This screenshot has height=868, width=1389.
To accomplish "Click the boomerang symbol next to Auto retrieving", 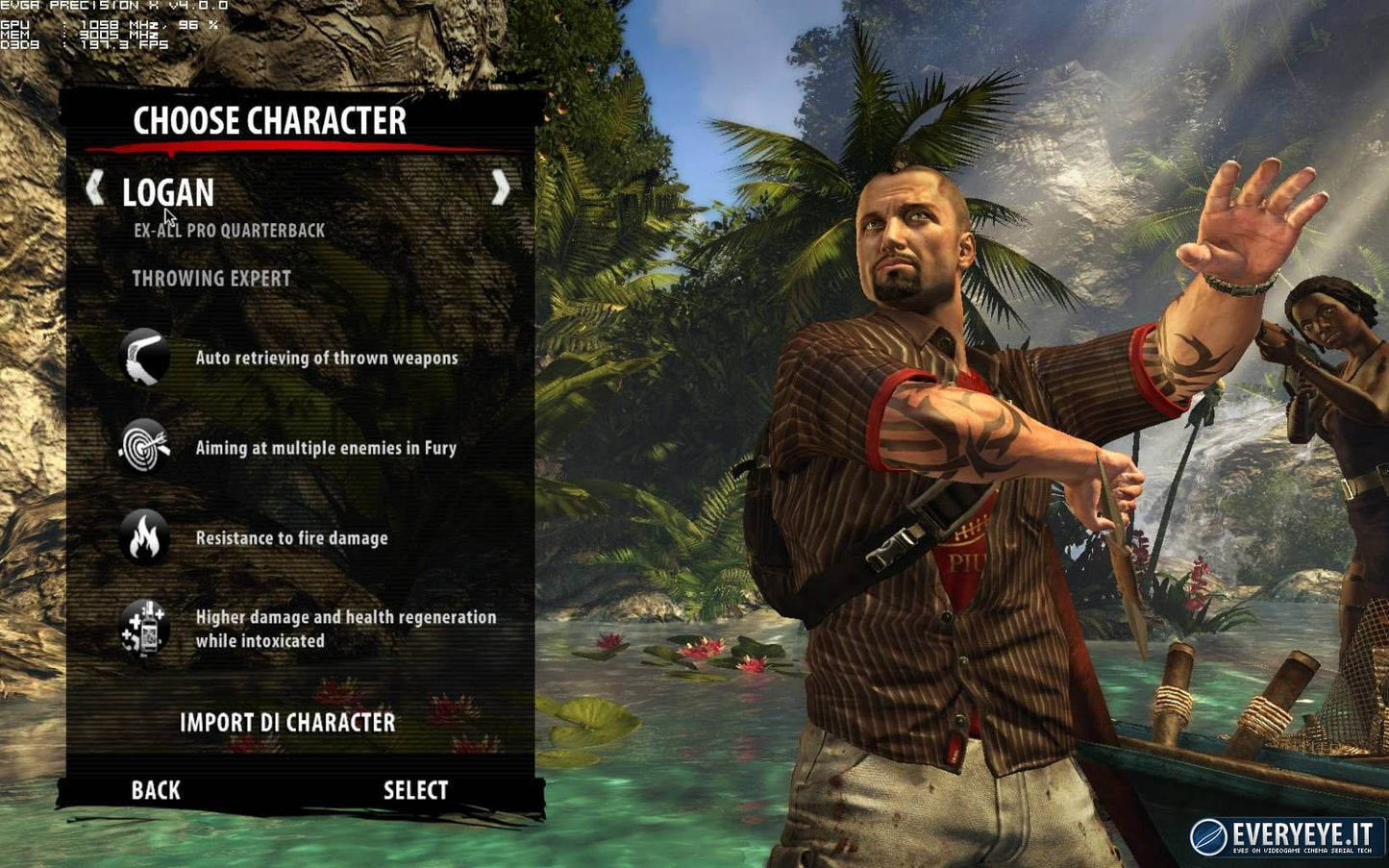I will tap(142, 356).
